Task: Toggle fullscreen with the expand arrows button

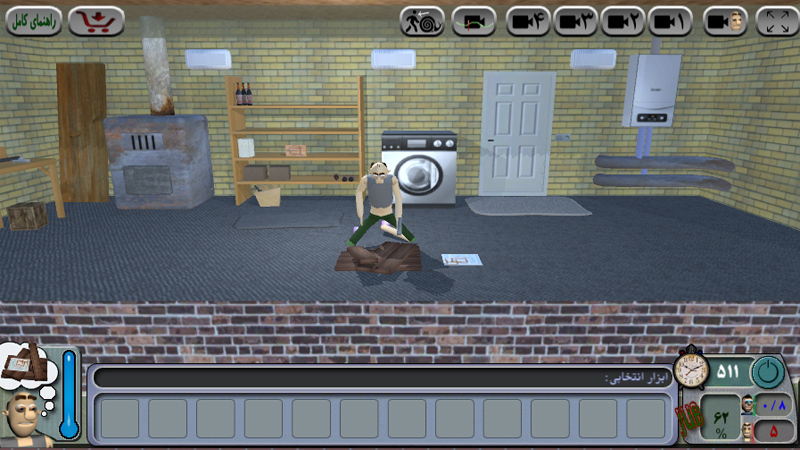Action: click(776, 21)
